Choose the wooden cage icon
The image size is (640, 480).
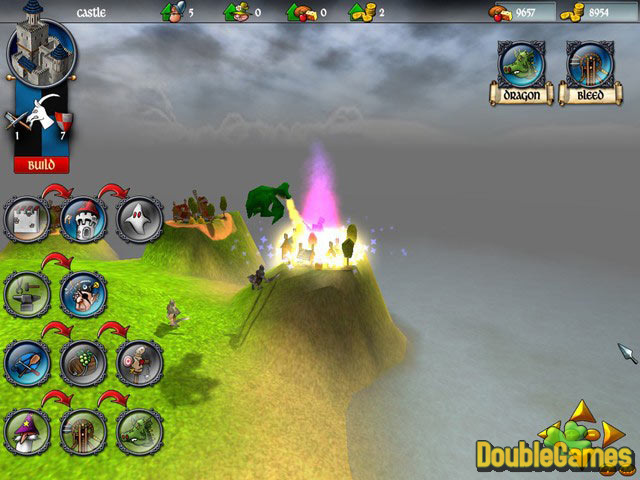(x=84, y=432)
